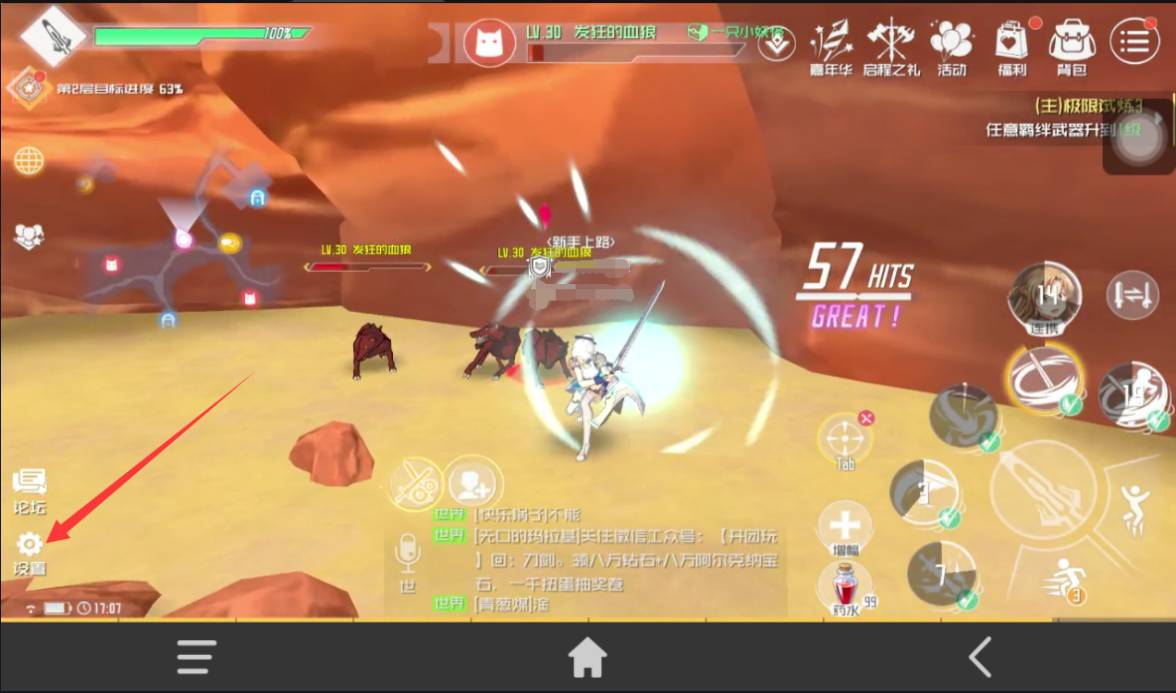Tap the home button in bottom bar

click(x=587, y=658)
